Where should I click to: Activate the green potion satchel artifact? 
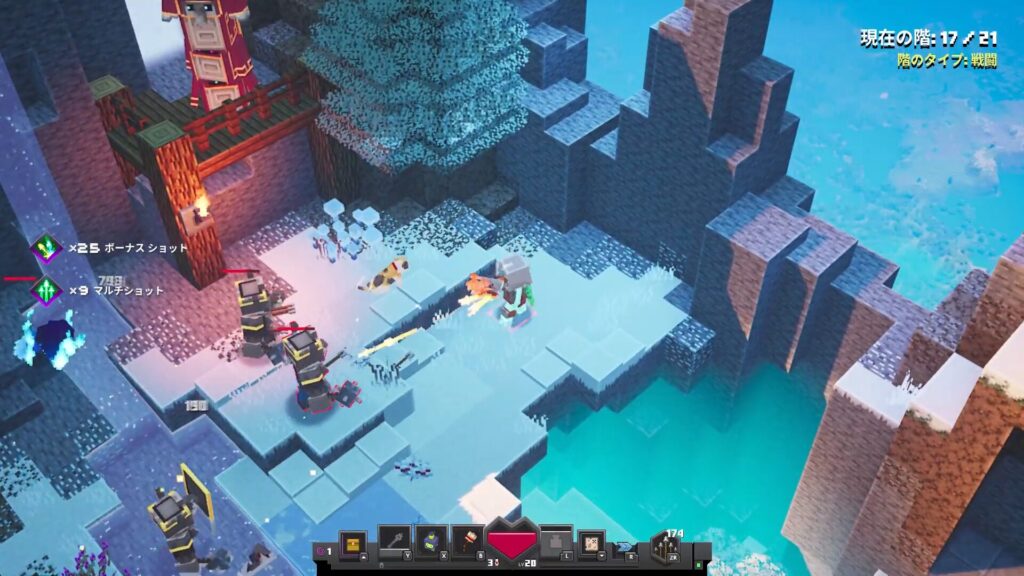[429, 542]
